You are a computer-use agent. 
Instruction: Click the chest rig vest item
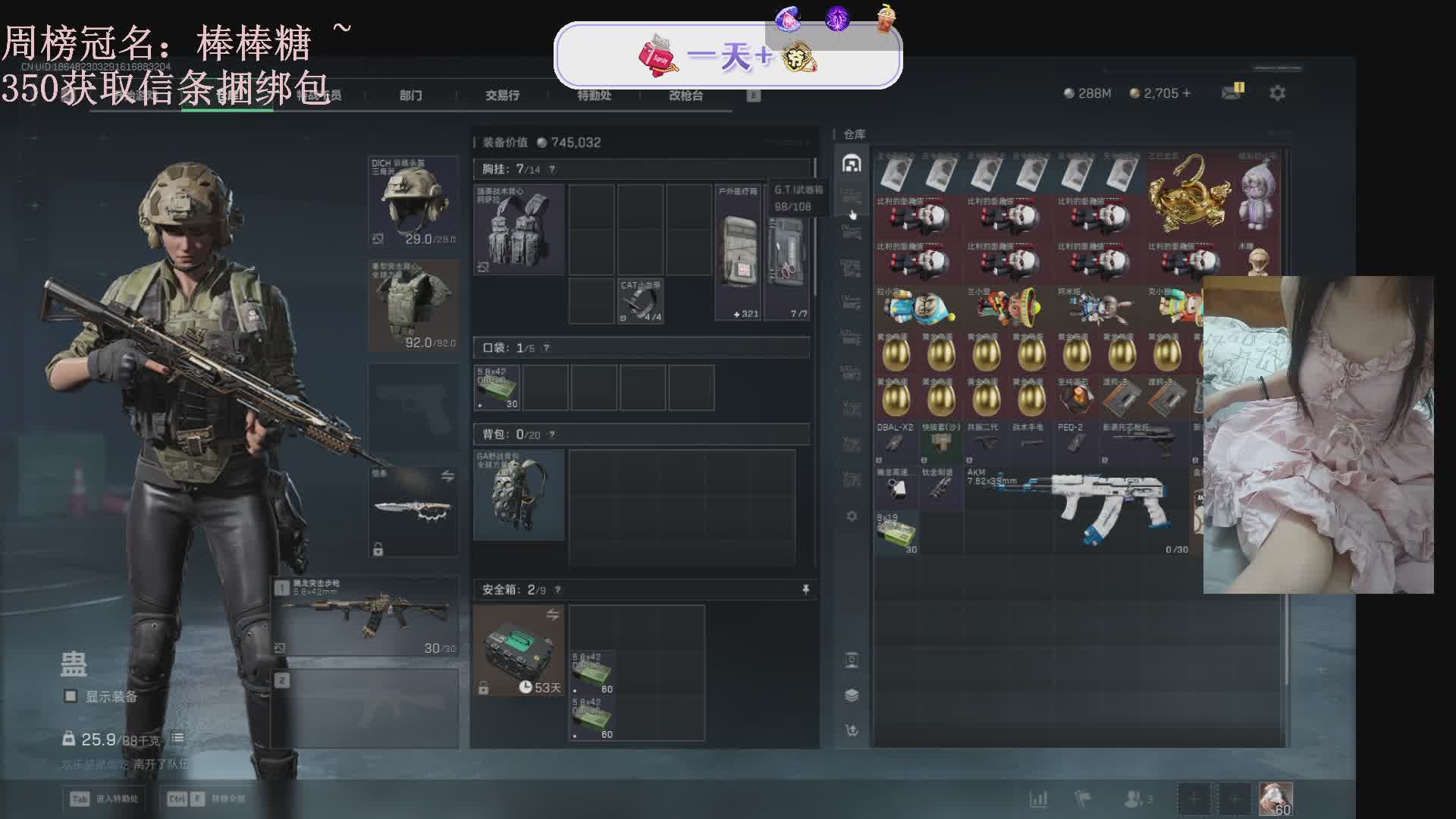point(519,229)
